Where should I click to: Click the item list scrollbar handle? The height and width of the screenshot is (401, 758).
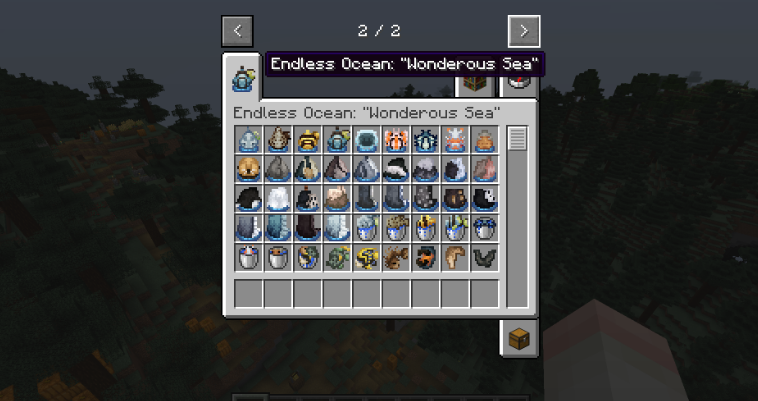tap(516, 139)
